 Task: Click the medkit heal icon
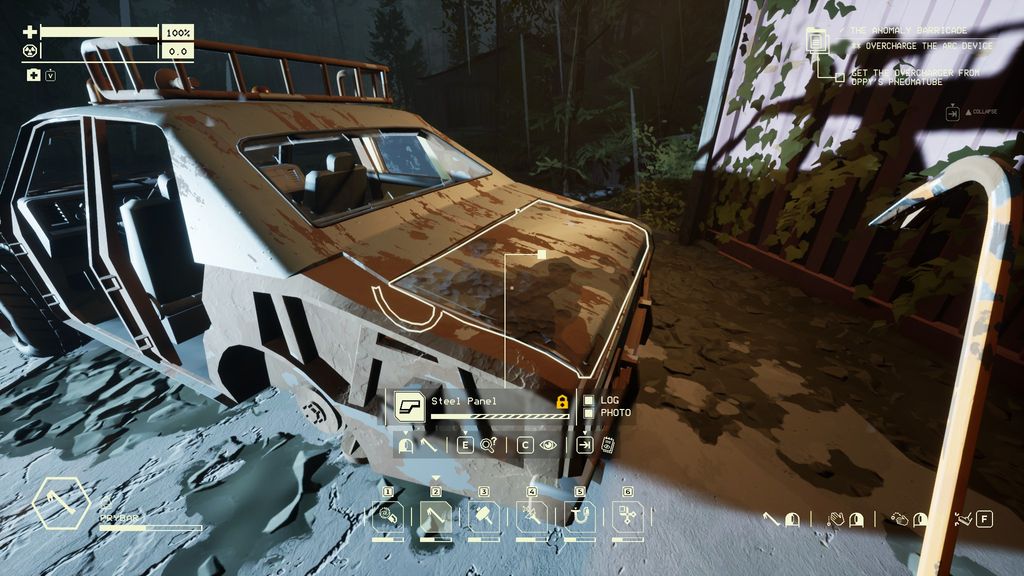tap(33, 75)
